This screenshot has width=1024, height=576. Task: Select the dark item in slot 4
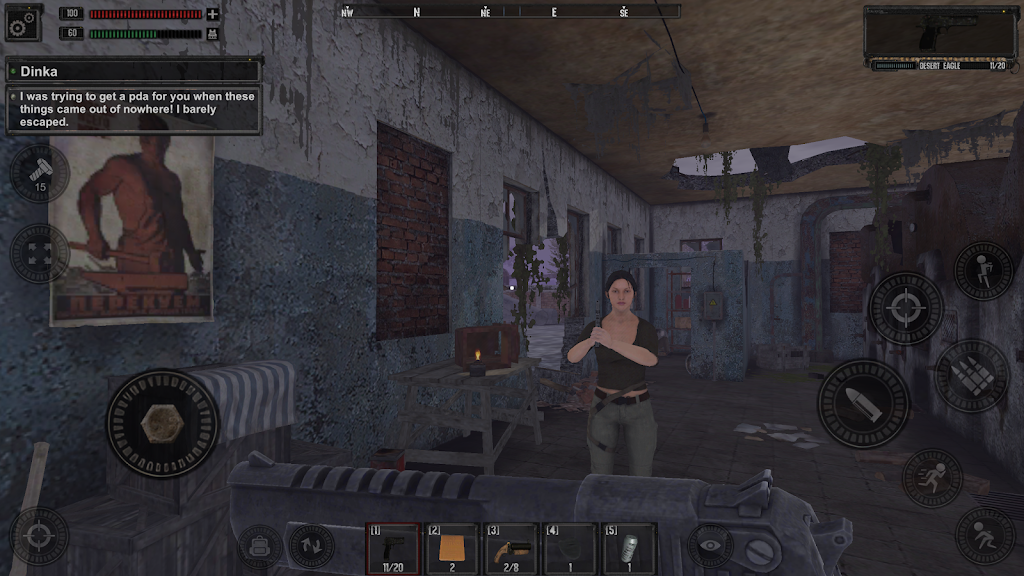(x=570, y=548)
